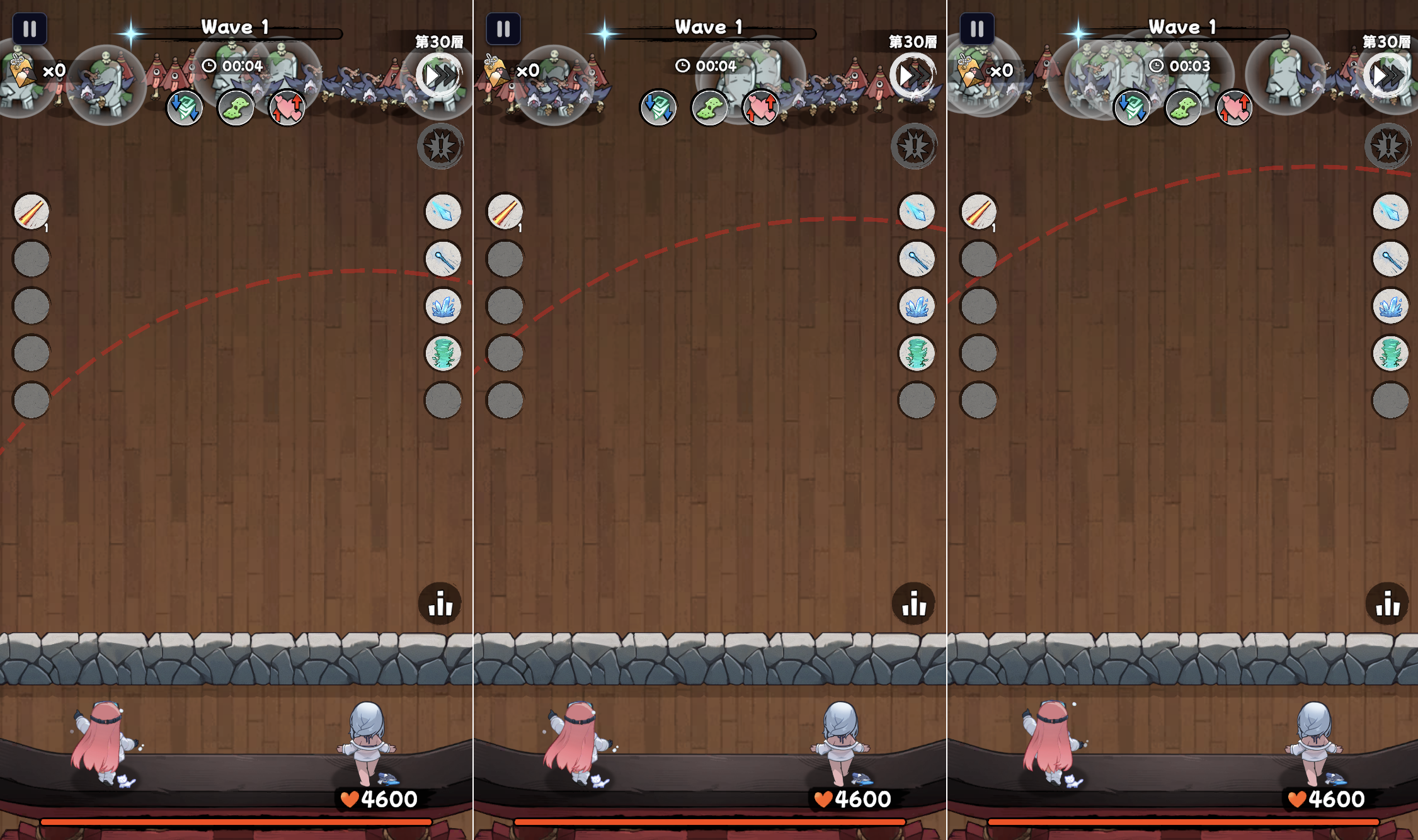Tap the green slime buff icon in left frame
This screenshot has width=1418, height=840.
click(236, 108)
